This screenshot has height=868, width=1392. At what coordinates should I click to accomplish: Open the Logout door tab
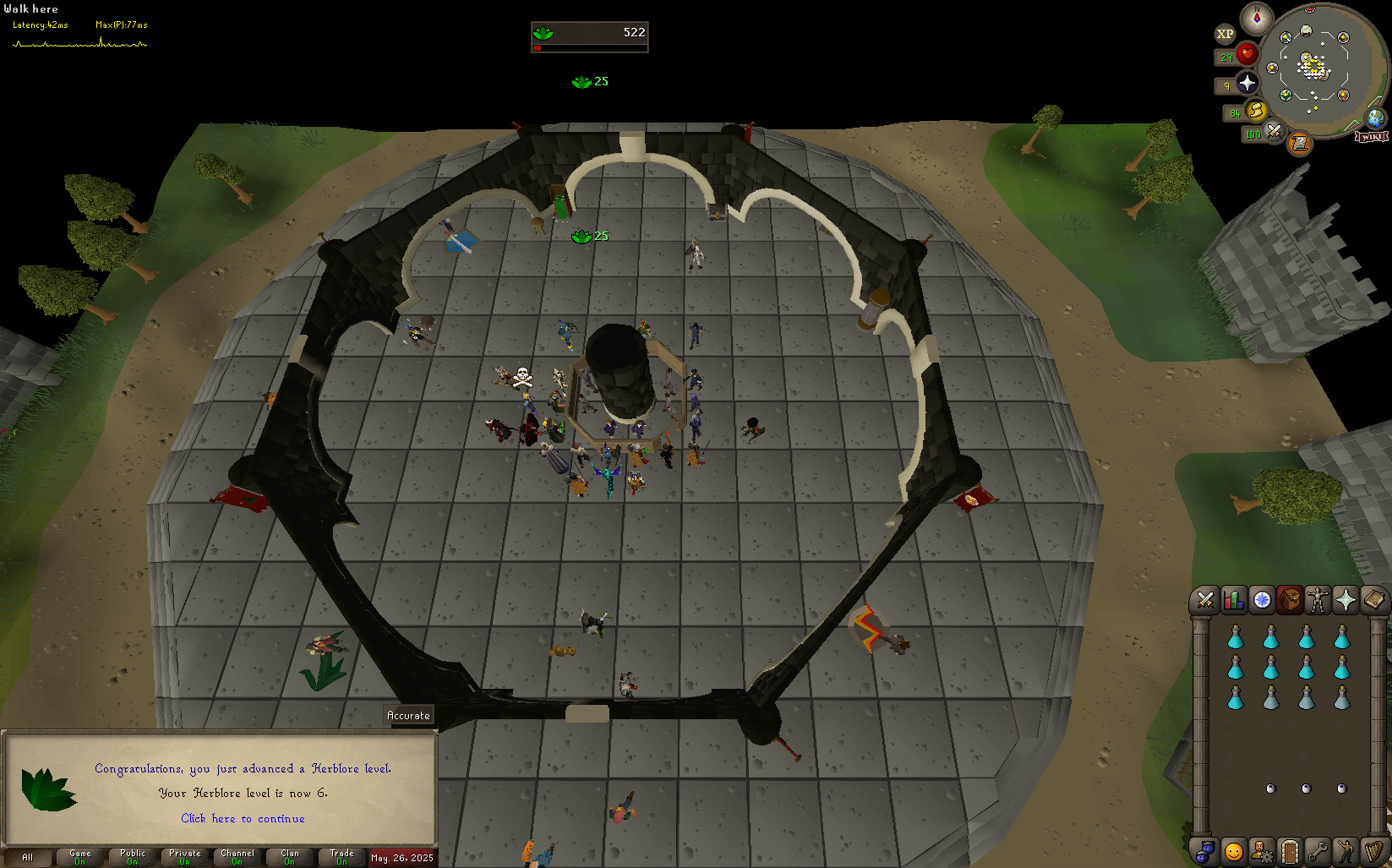[x=1289, y=851]
